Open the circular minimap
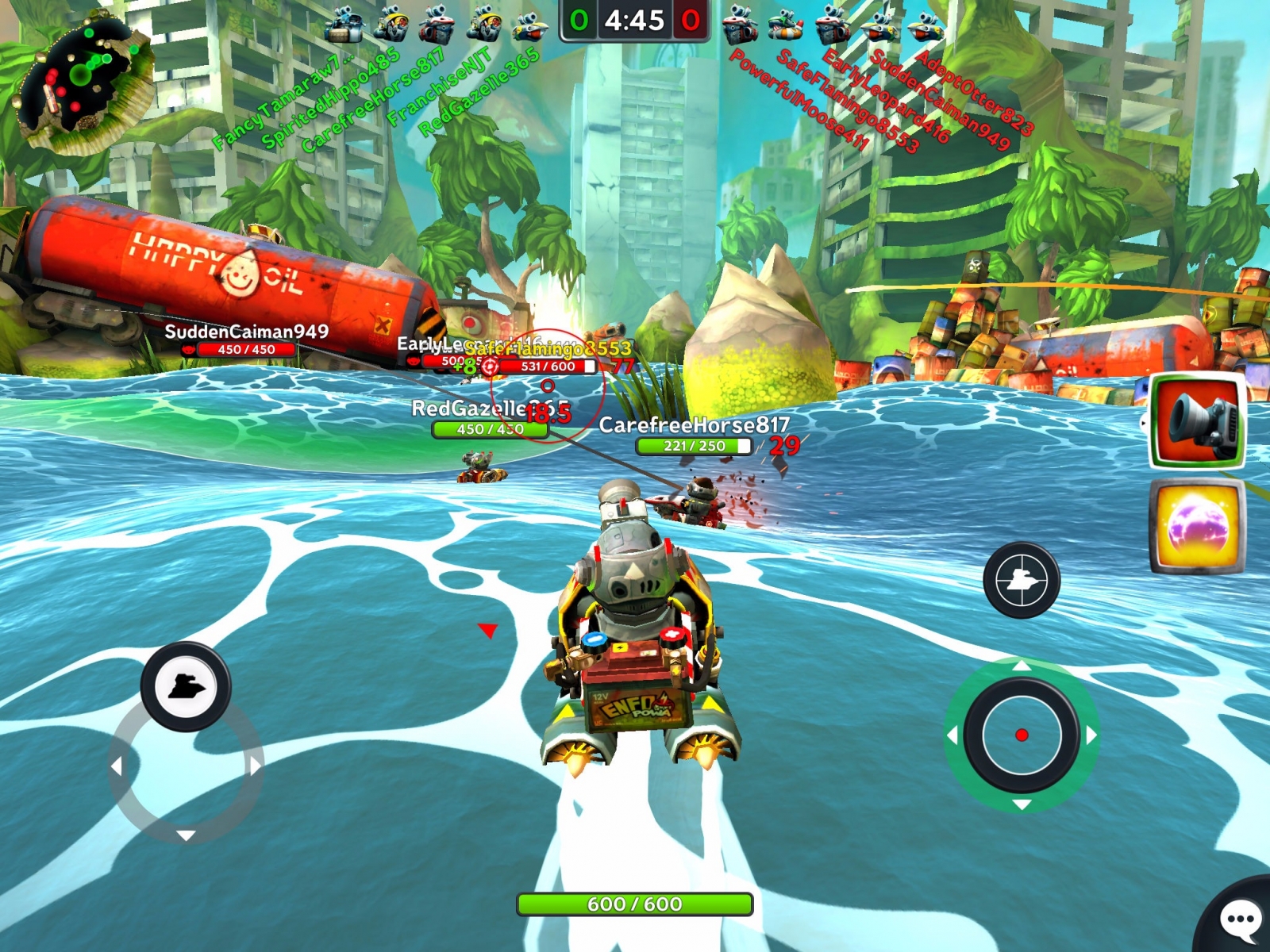The width and height of the screenshot is (1270, 952). [82, 79]
